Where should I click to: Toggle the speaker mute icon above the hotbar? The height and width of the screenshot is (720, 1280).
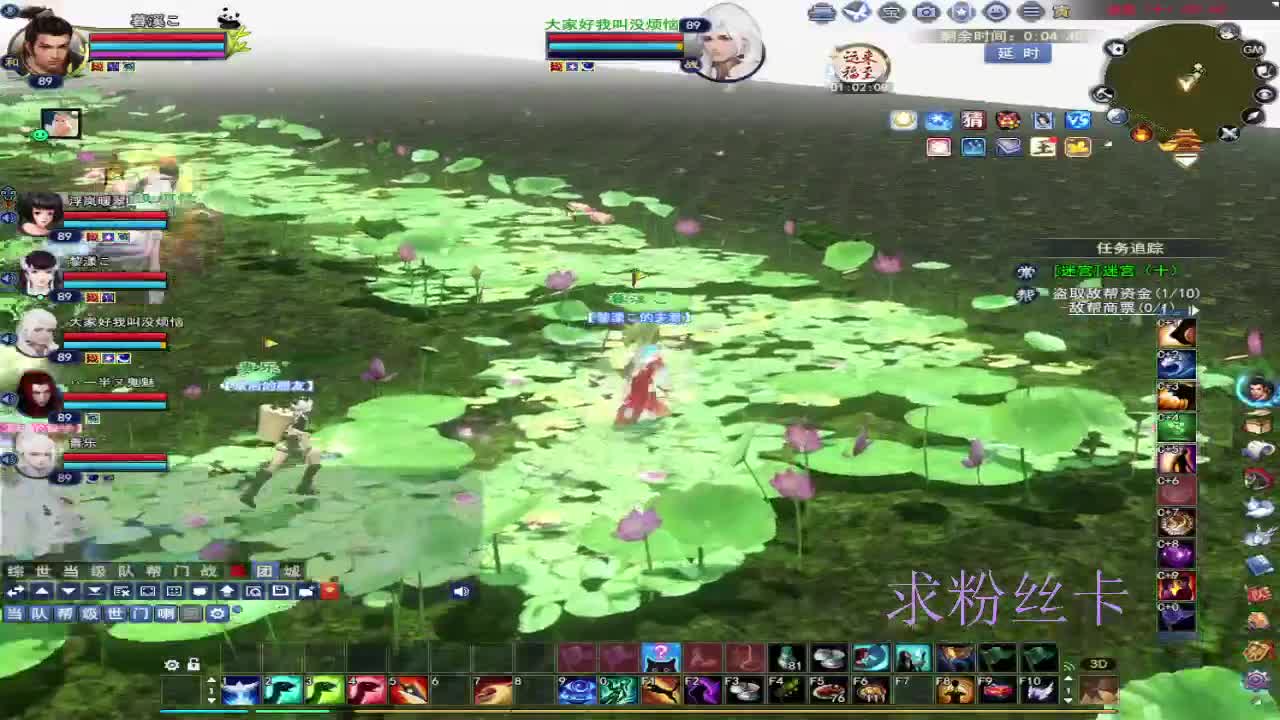(x=461, y=591)
